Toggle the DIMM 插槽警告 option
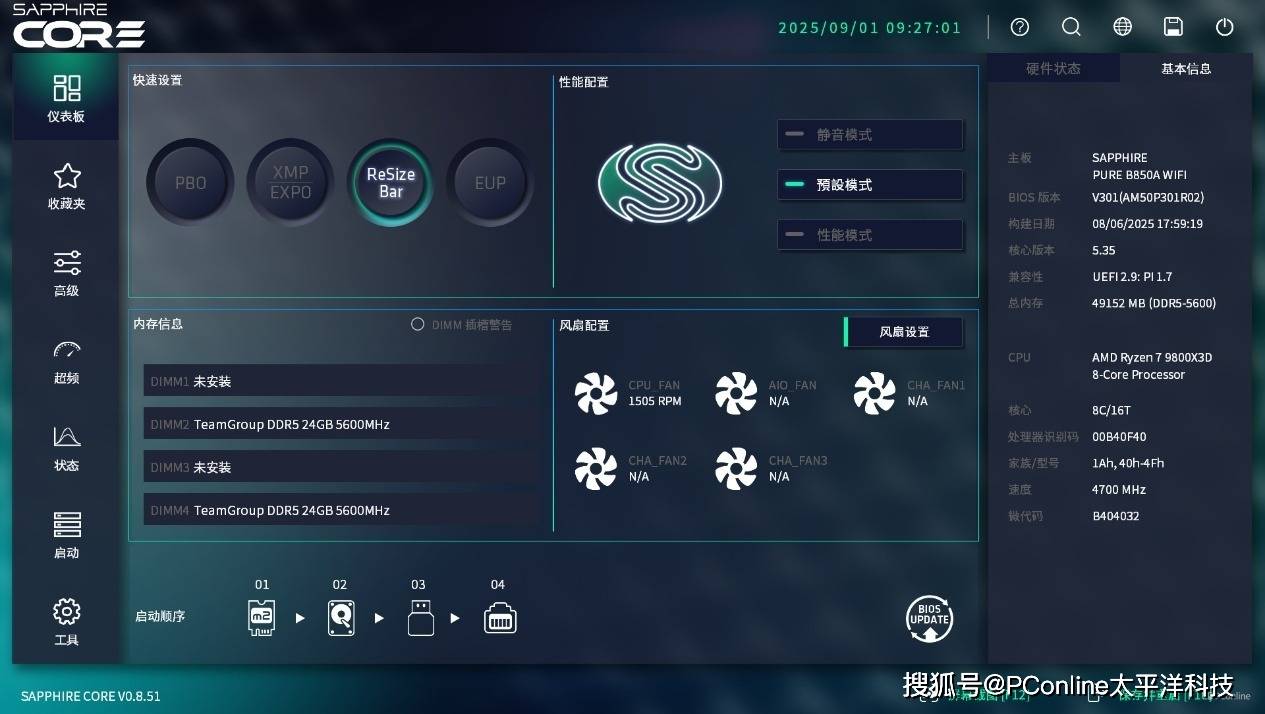Viewport: 1265px width, 714px height. tap(418, 325)
